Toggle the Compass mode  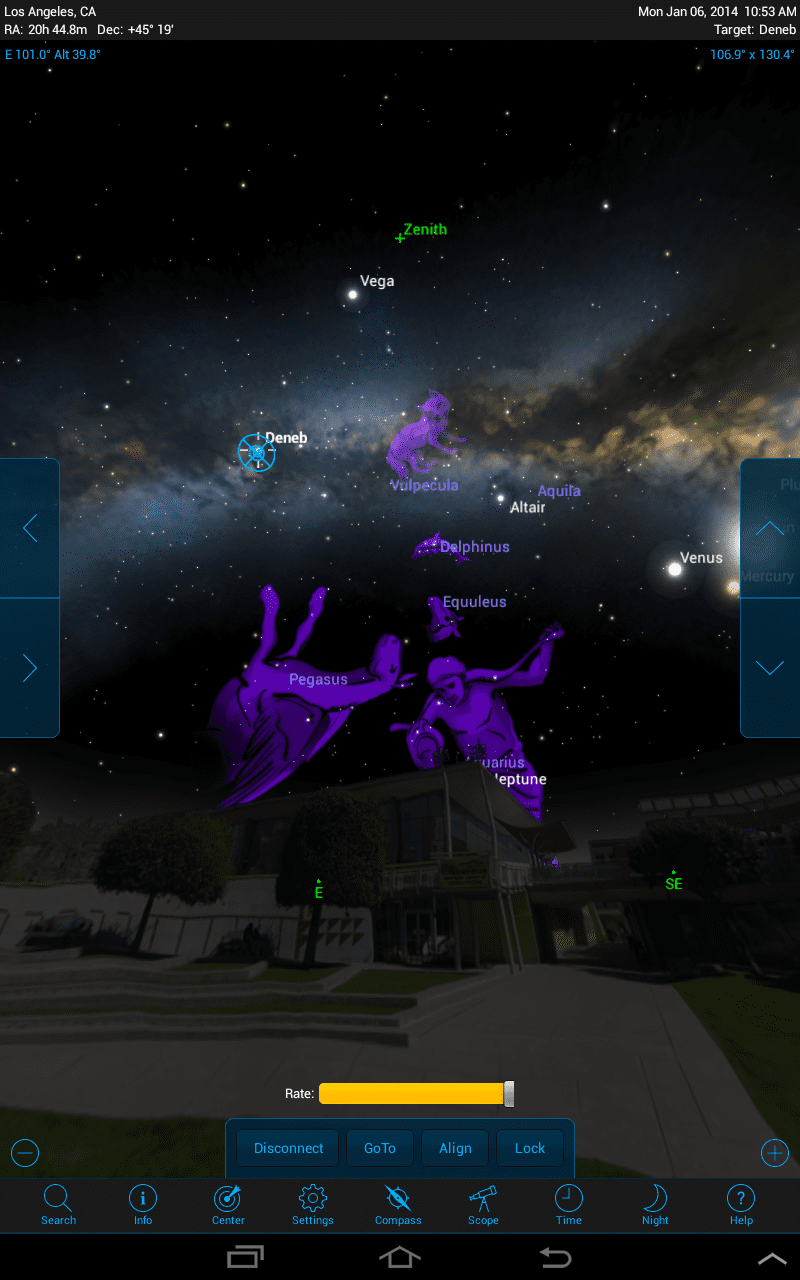click(398, 1204)
